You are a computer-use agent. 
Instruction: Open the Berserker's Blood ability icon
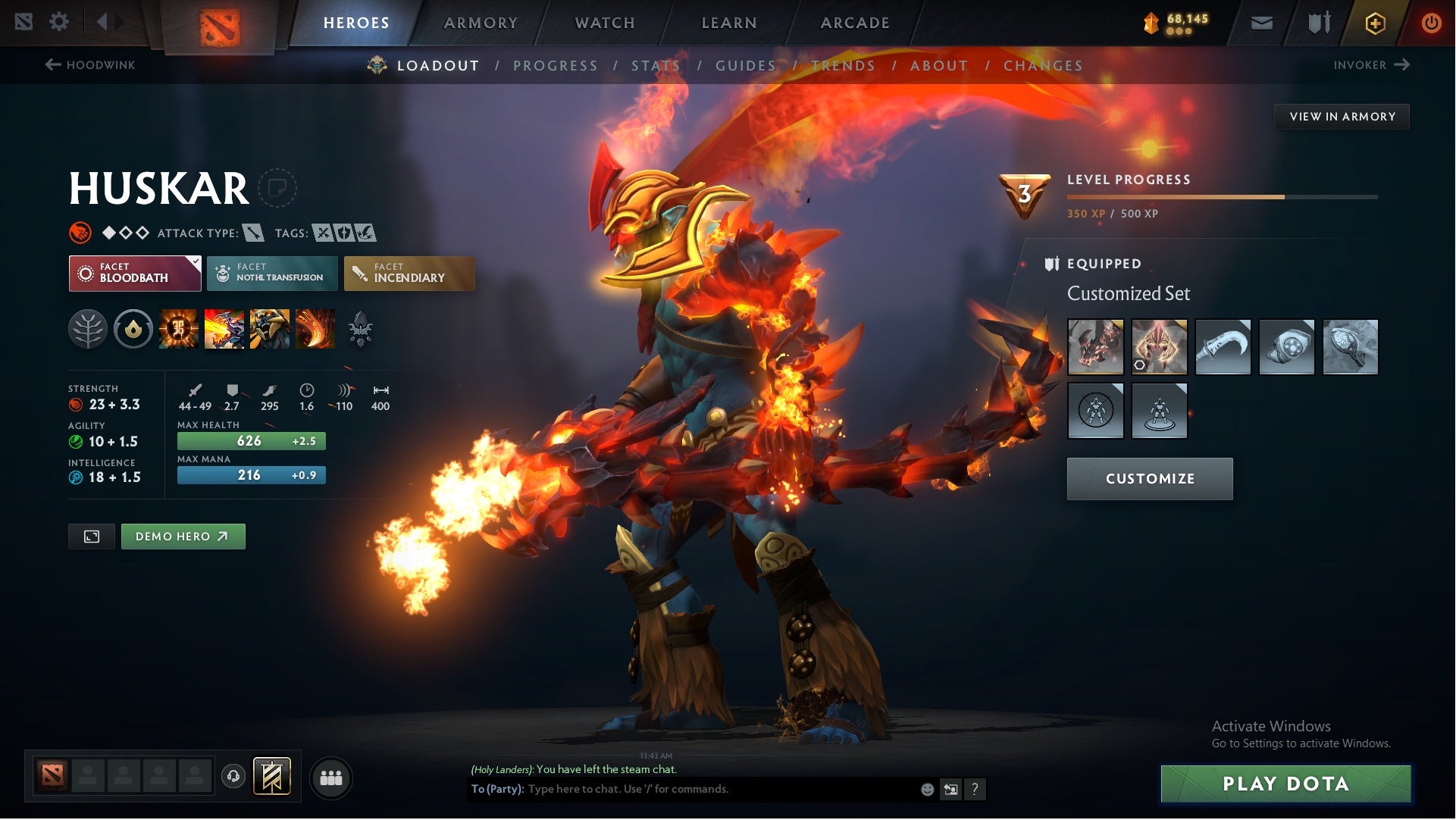271,328
